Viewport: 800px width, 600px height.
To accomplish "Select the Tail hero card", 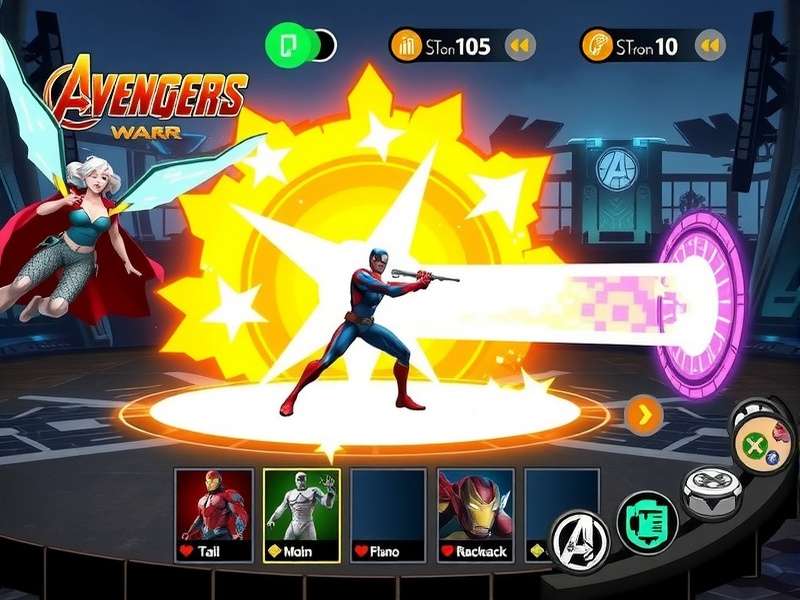I will 212,514.
